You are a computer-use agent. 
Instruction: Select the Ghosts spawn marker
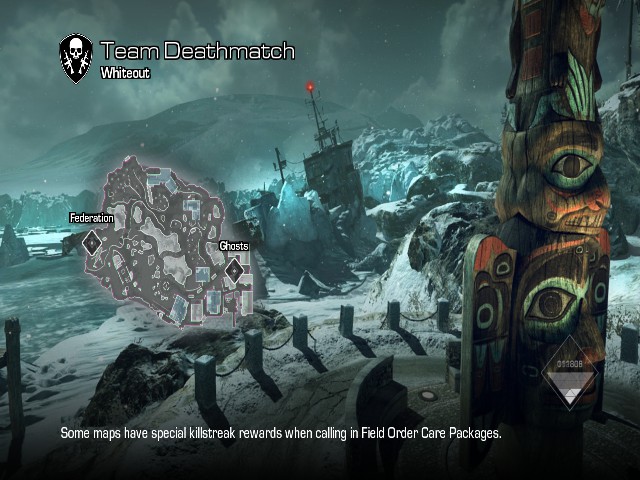pyautogui.click(x=234, y=268)
